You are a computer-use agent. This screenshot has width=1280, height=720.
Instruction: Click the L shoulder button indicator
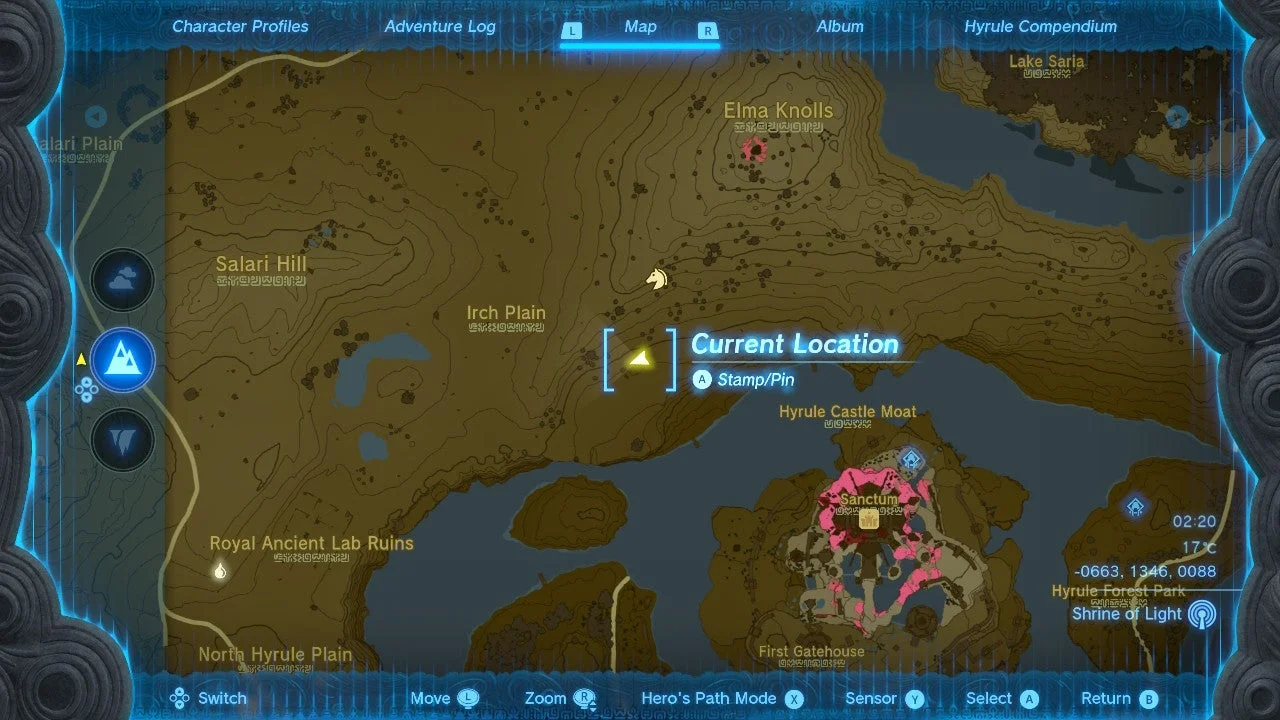tap(572, 31)
